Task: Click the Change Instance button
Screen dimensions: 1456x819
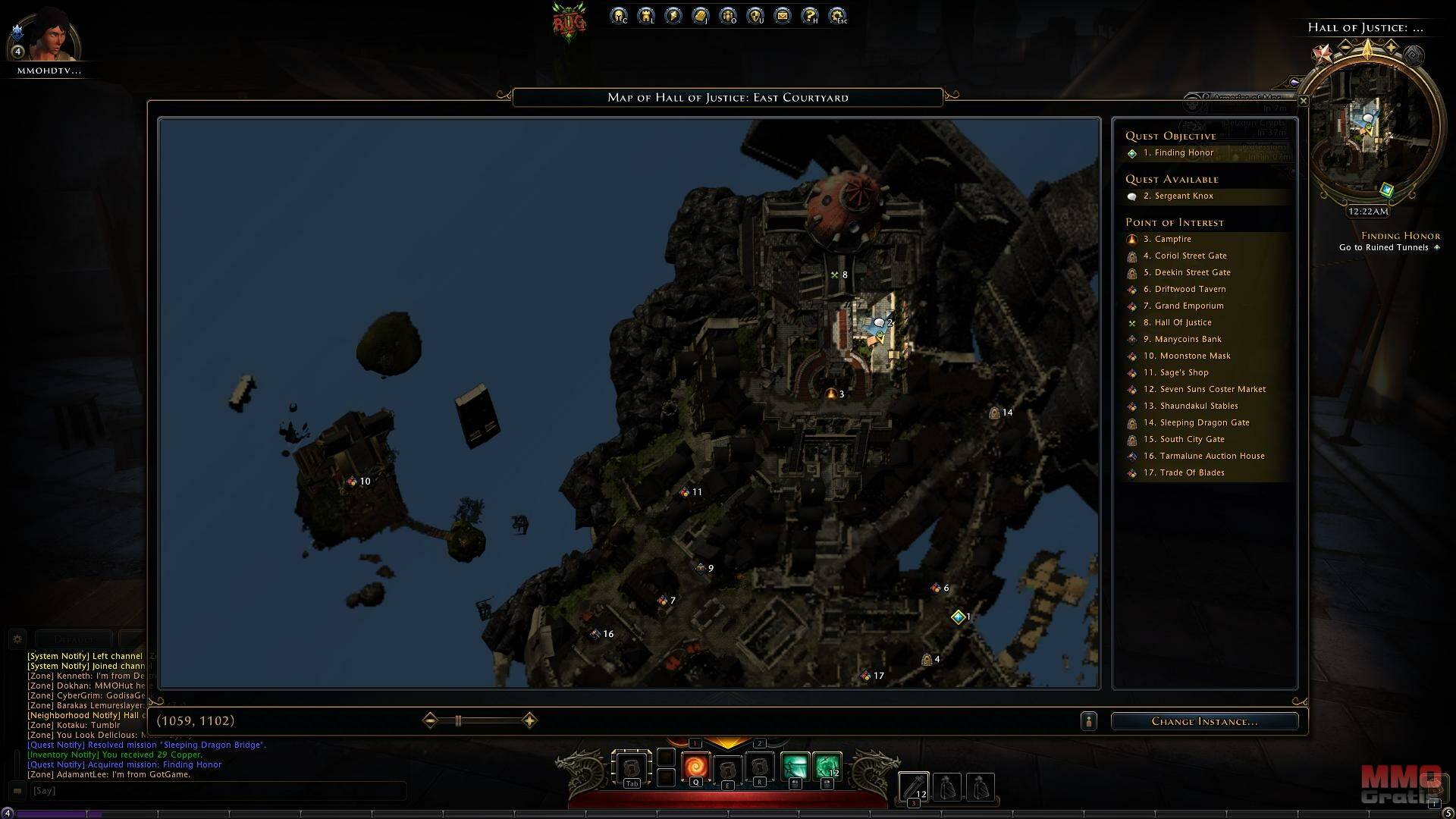Action: click(1204, 721)
